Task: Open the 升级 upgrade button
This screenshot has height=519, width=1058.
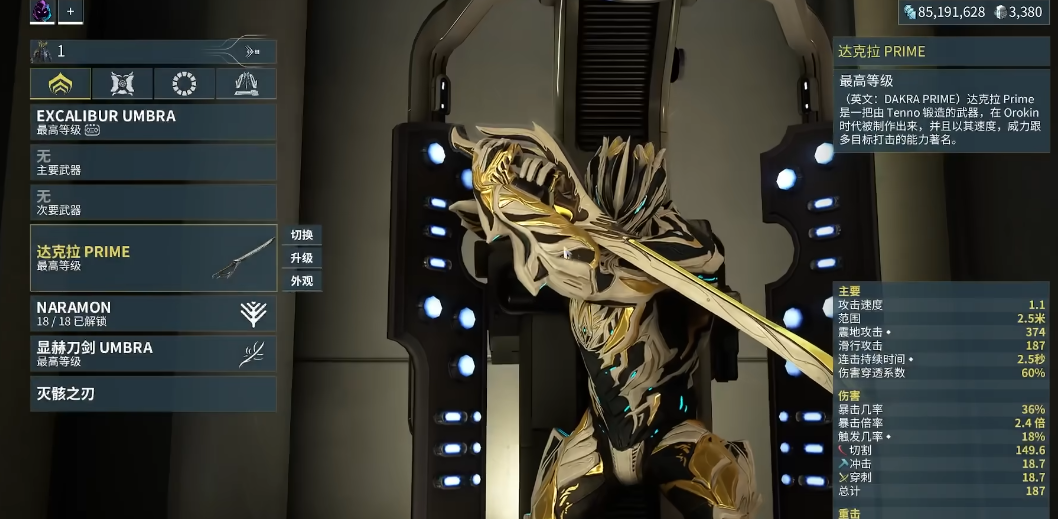Action: coord(302,258)
